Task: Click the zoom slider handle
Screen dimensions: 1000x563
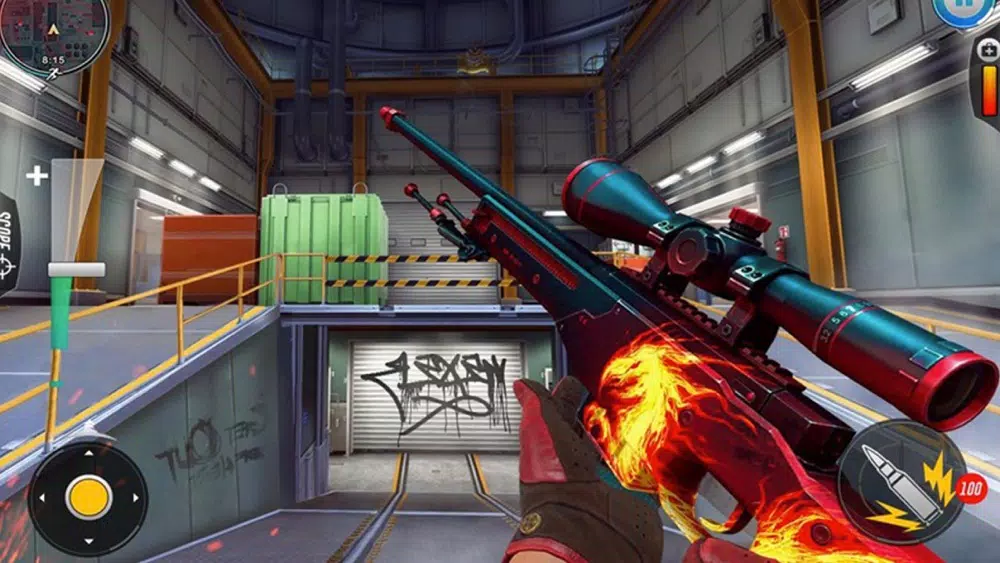Action: click(x=76, y=269)
